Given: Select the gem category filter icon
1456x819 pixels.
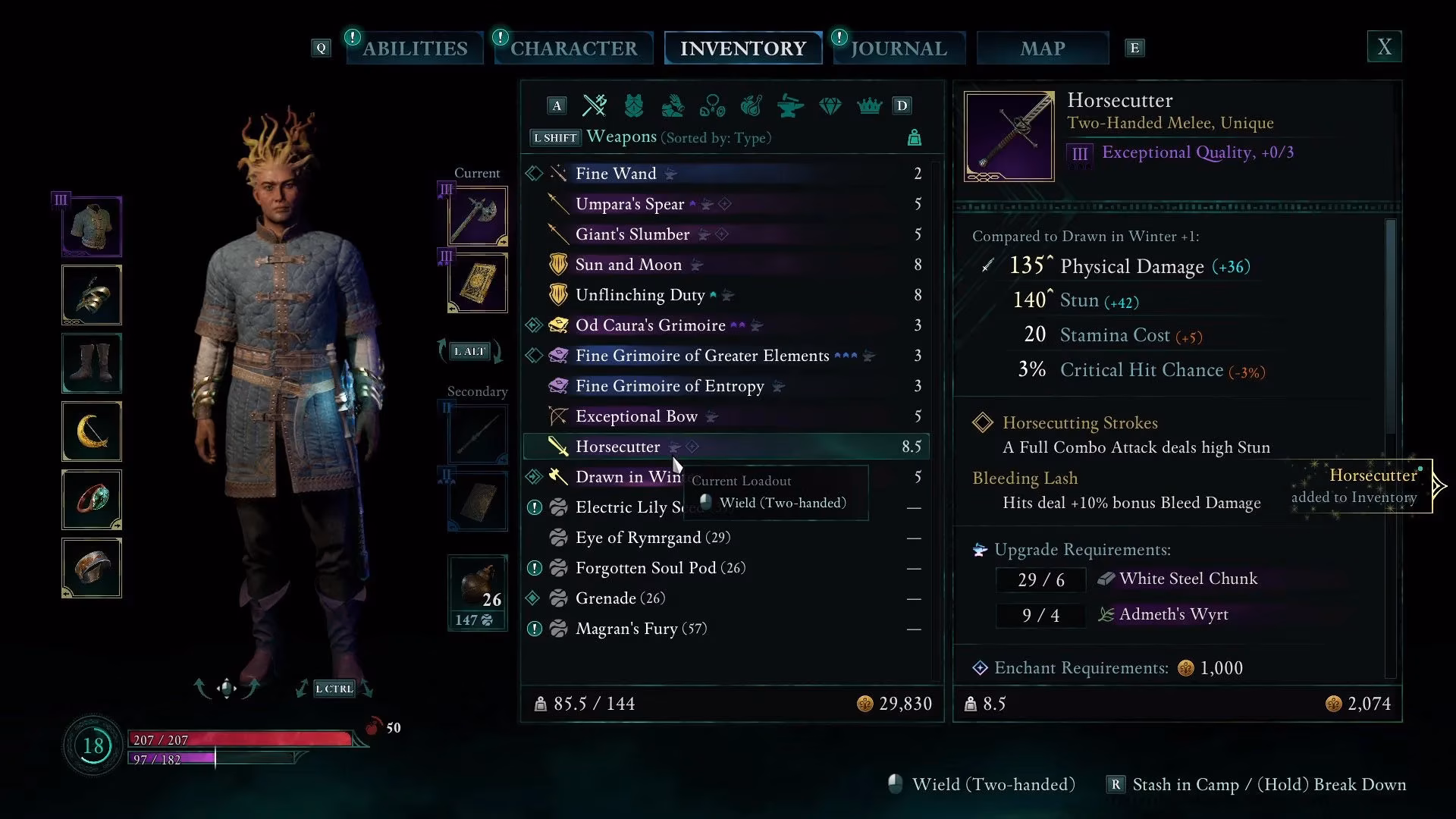Looking at the screenshot, I should click(830, 105).
